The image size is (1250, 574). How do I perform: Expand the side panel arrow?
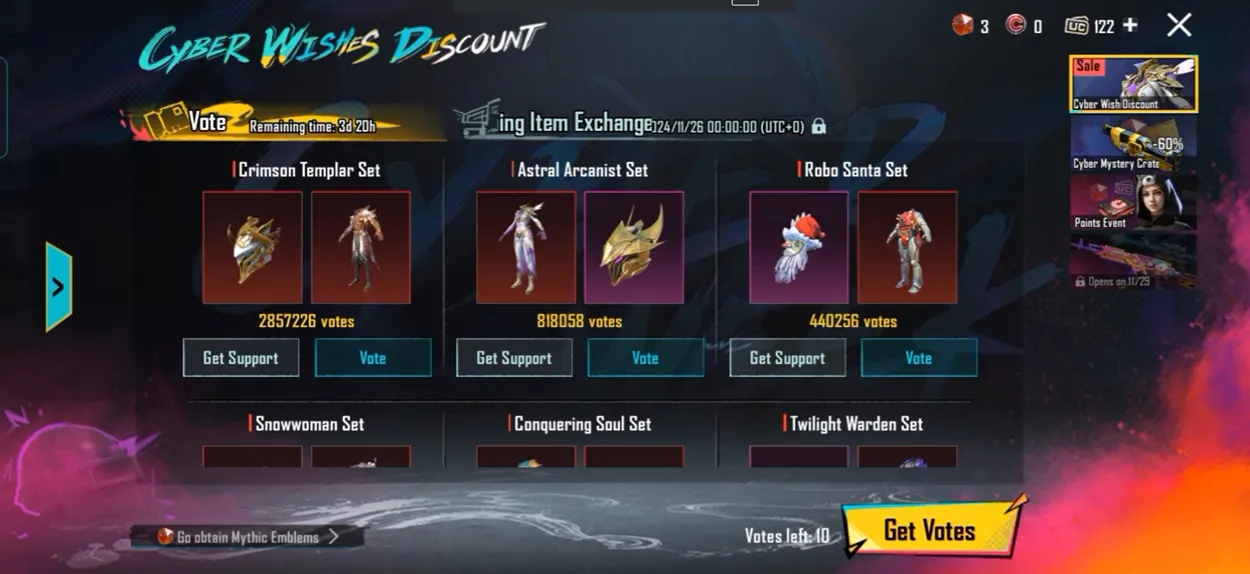(x=58, y=287)
